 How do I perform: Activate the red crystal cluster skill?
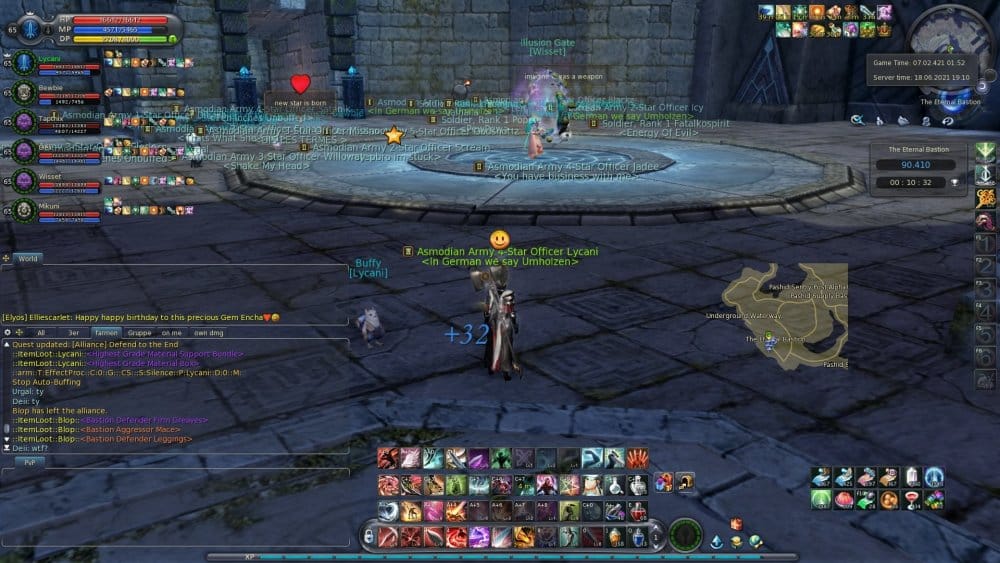coord(637,458)
